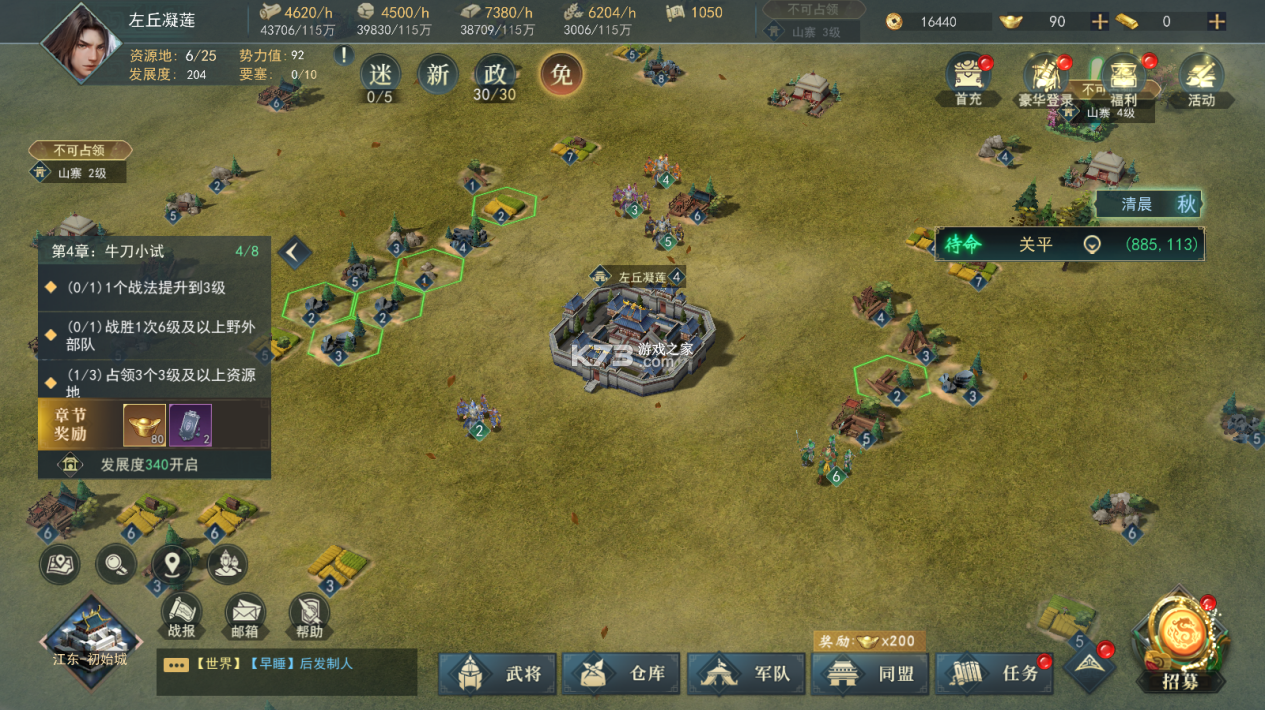Open the player portrait profile
This screenshot has height=710, width=1265.
79,42
